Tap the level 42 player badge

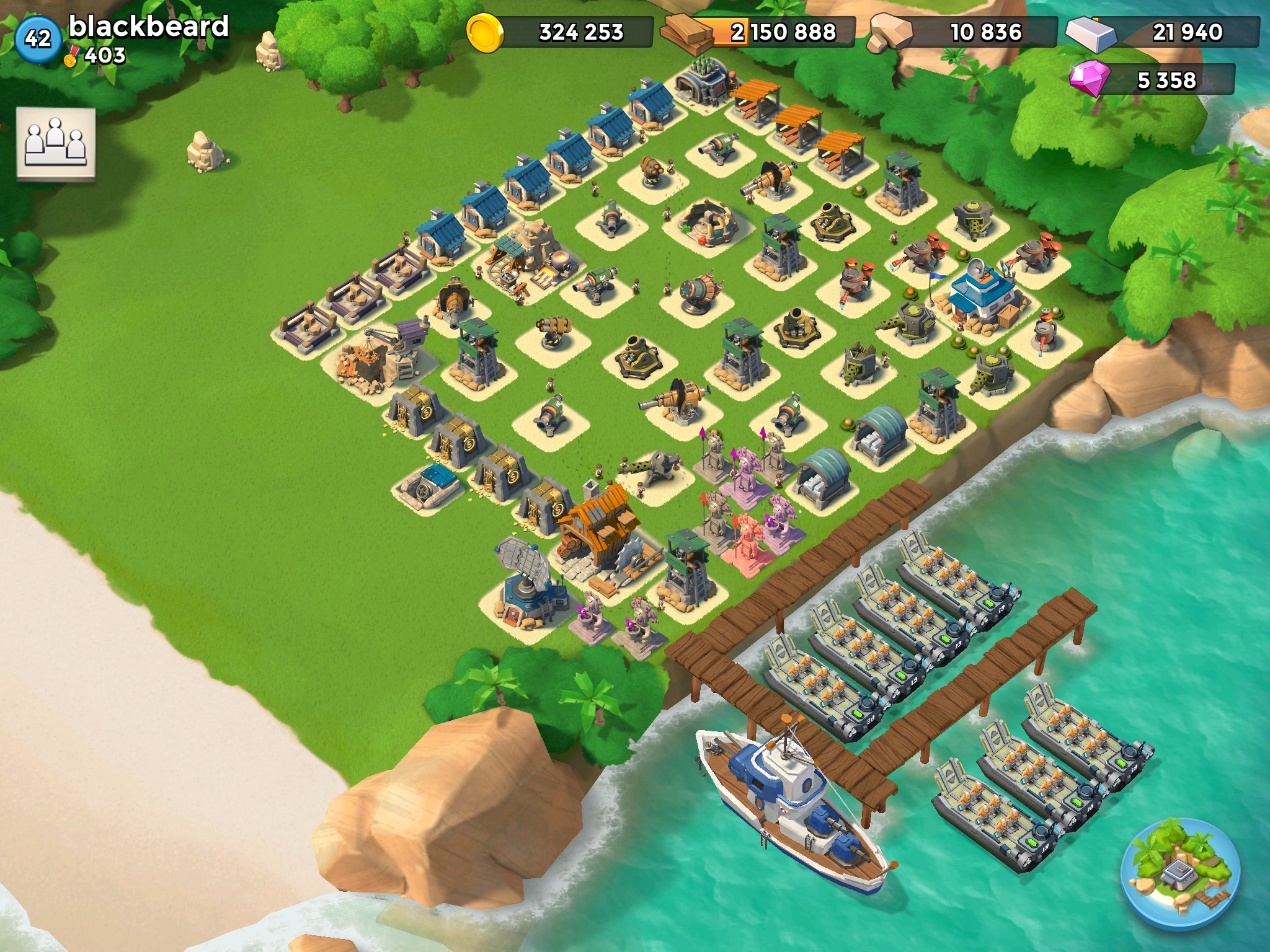(37, 38)
